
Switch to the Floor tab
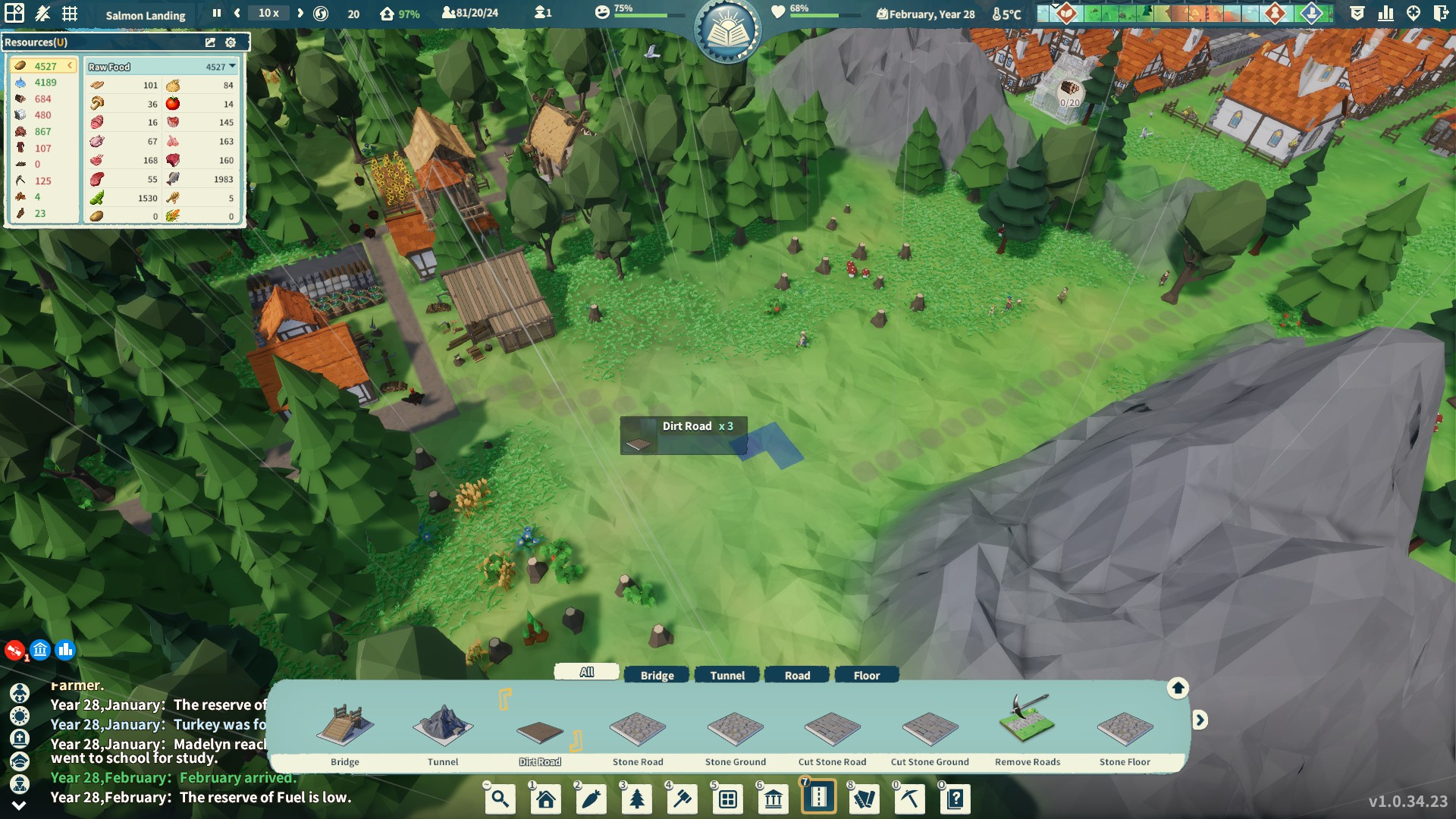(x=867, y=675)
